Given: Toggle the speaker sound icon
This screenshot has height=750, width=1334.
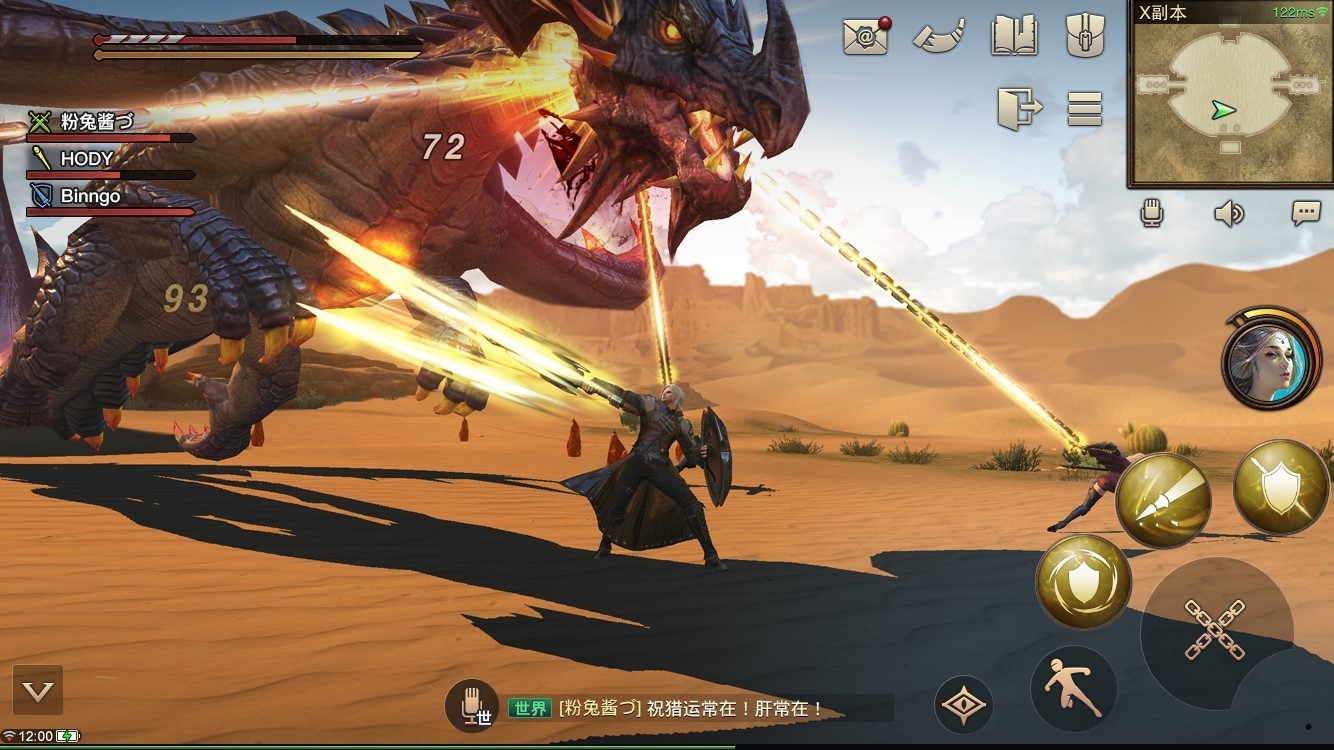Looking at the screenshot, I should [1229, 213].
